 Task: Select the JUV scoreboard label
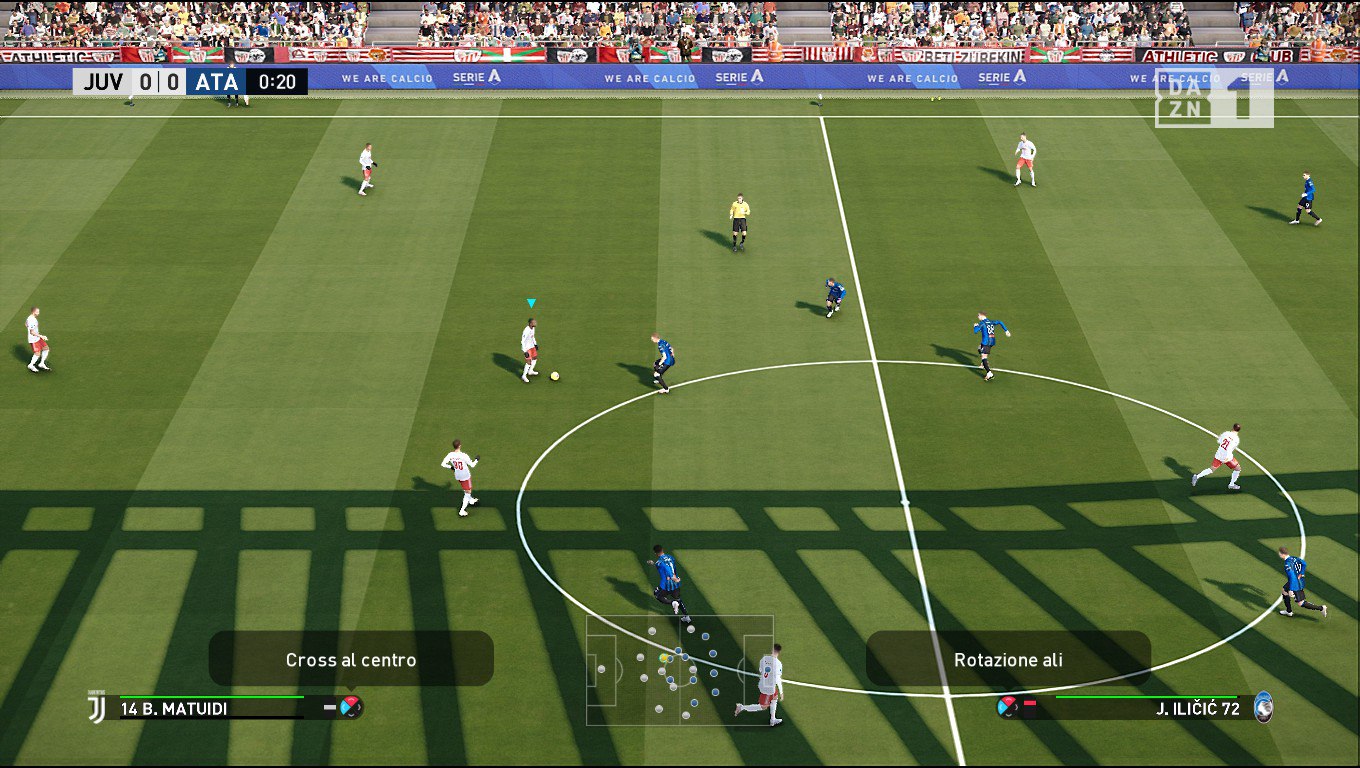[x=106, y=82]
